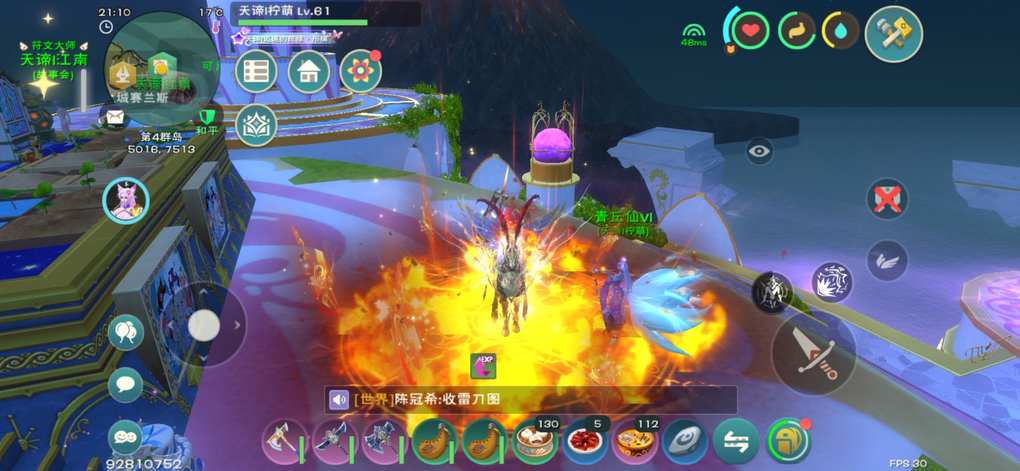
Task: Select the fox-eared pet portrait
Action: point(126,200)
